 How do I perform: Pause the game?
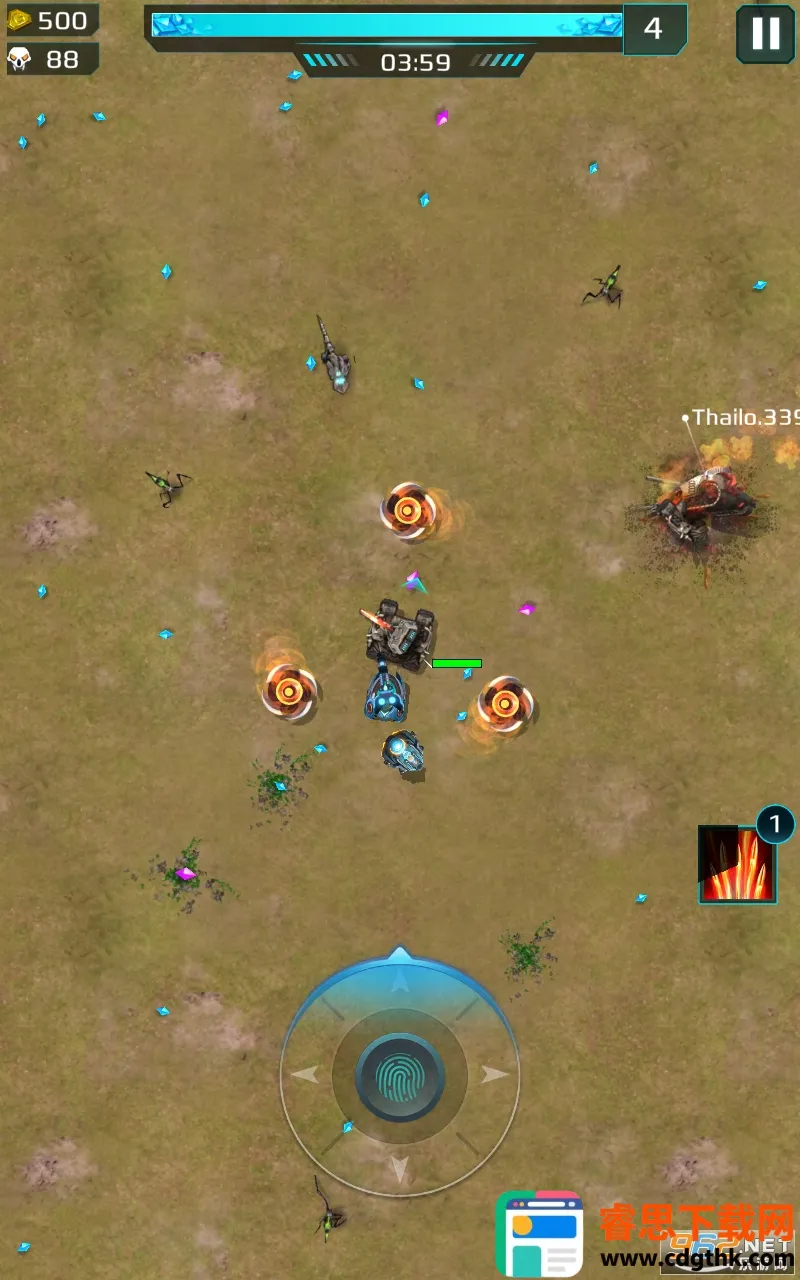tap(765, 34)
